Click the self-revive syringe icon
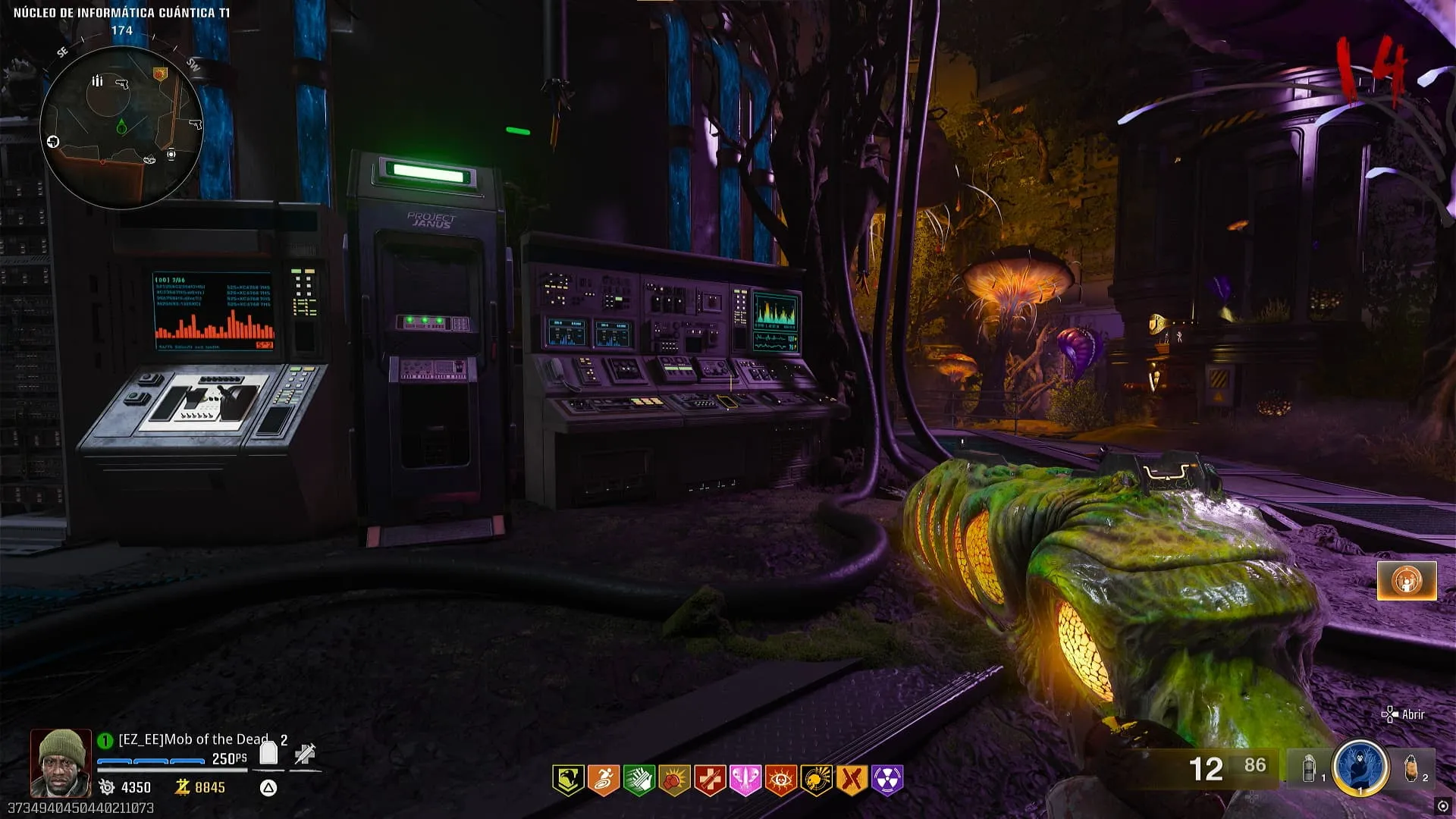The width and height of the screenshot is (1456, 819). pyautogui.click(x=305, y=754)
